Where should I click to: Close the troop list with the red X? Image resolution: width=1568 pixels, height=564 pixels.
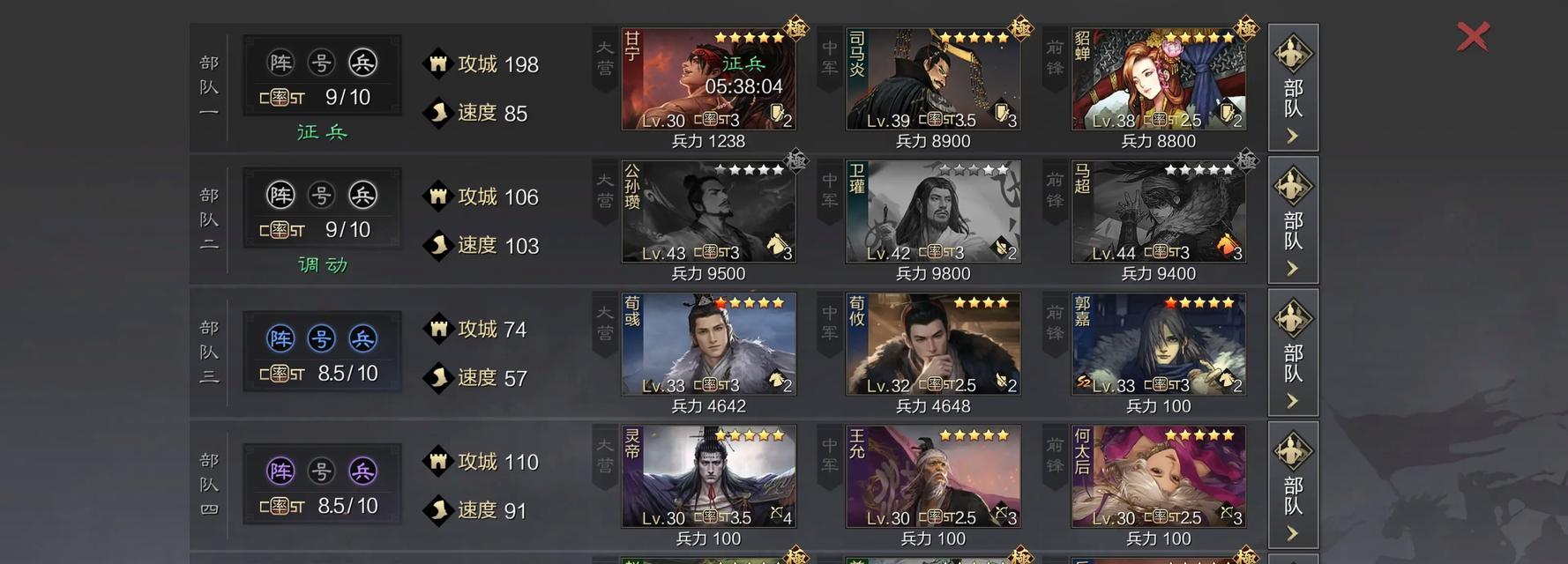click(1473, 37)
